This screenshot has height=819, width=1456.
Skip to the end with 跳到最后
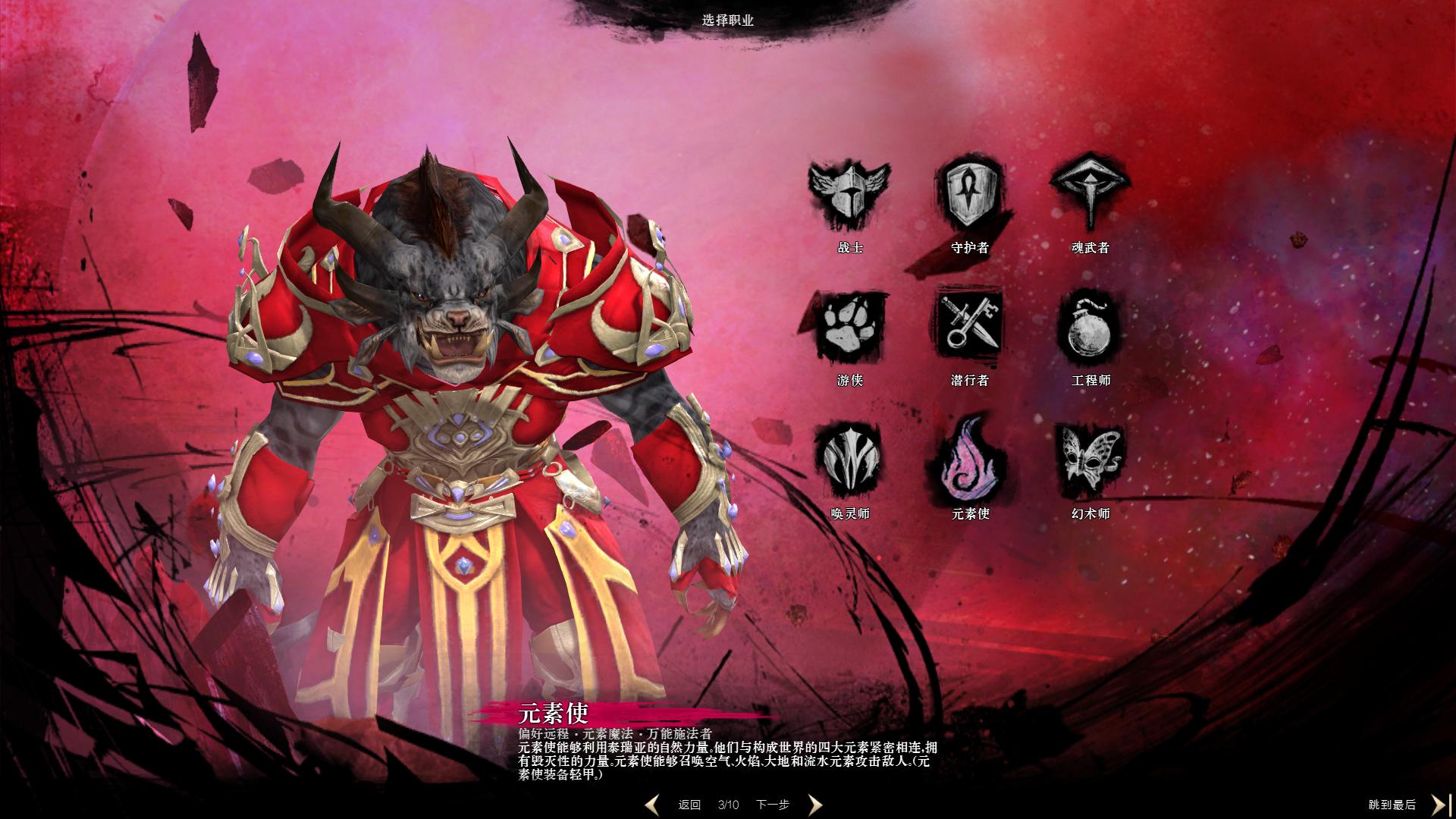point(1392,805)
